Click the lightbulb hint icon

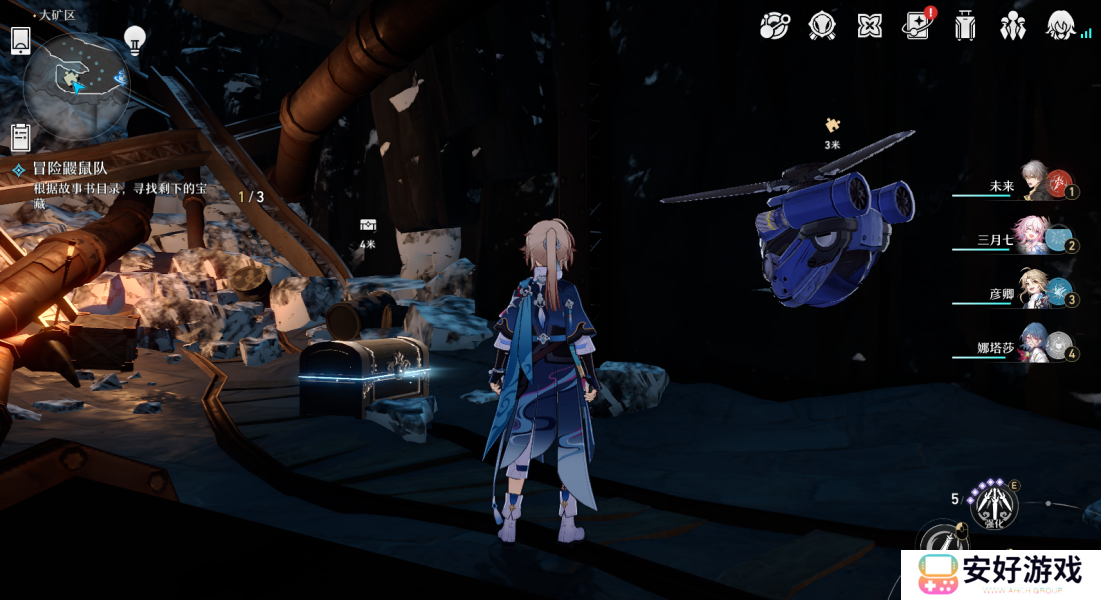[134, 39]
